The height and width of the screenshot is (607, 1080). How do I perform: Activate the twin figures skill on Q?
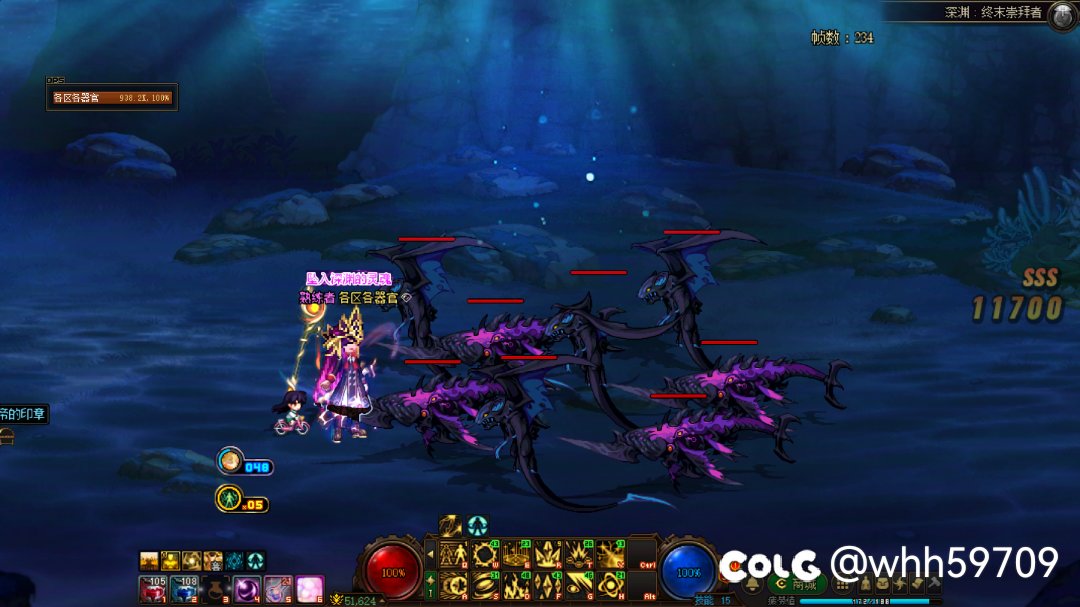tap(454, 554)
